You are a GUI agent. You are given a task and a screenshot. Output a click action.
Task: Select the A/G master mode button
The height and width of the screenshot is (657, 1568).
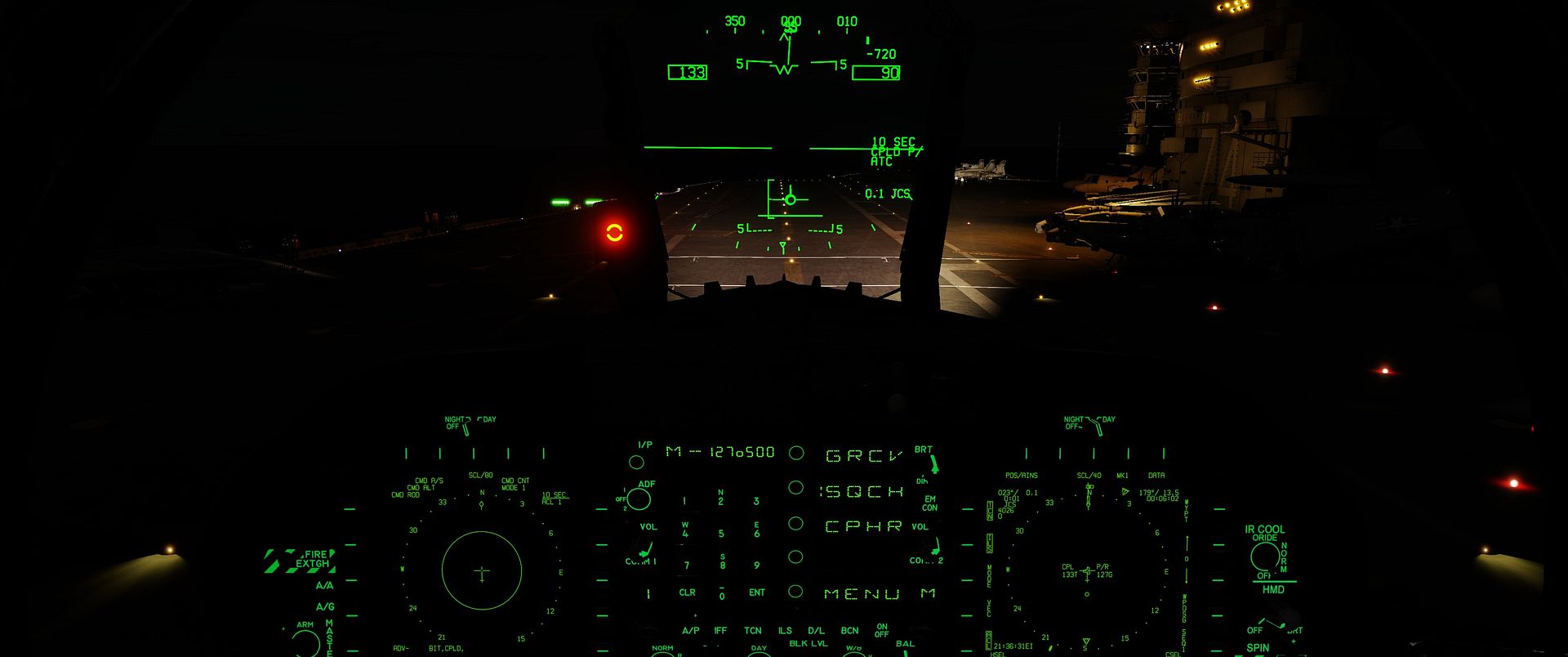click(324, 606)
